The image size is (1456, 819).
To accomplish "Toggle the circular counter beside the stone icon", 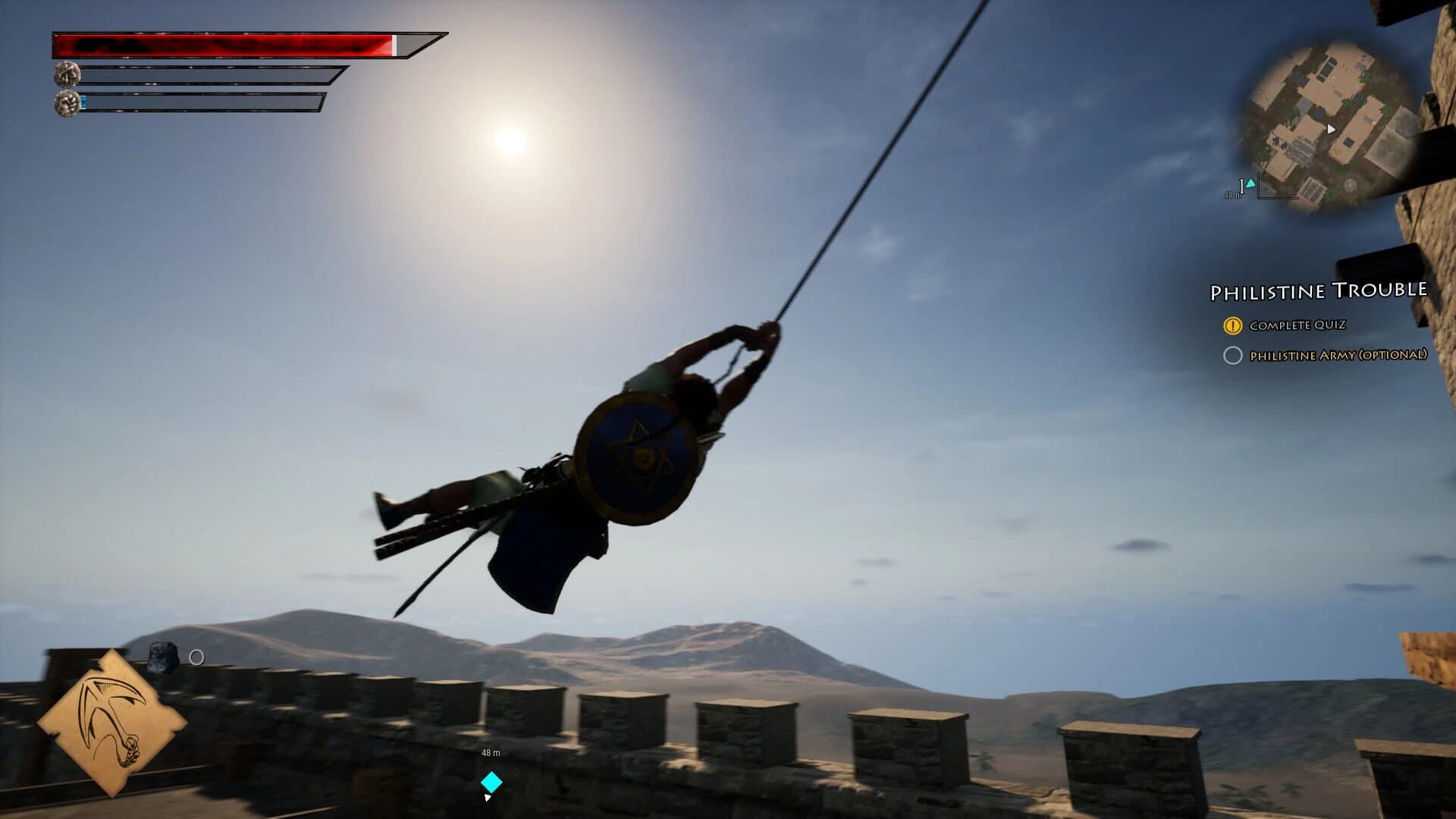I will 197,657.
